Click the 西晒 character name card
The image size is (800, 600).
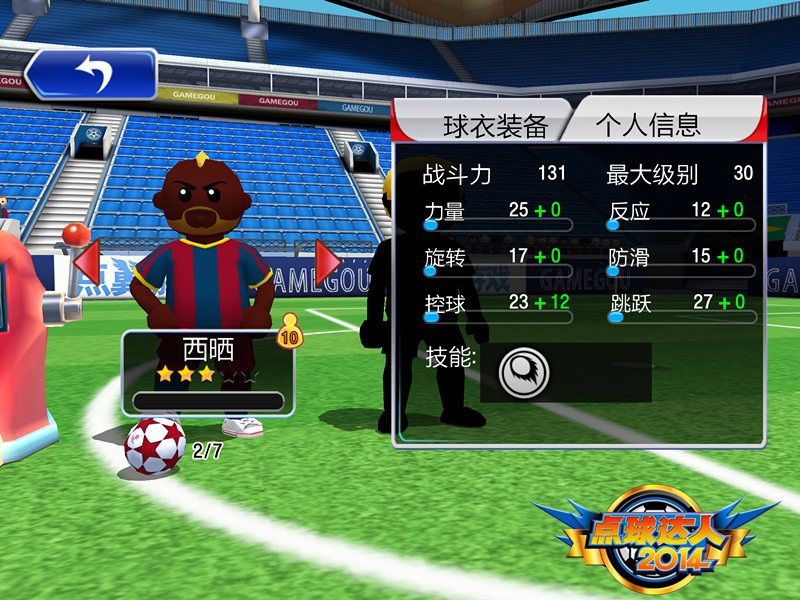208,372
